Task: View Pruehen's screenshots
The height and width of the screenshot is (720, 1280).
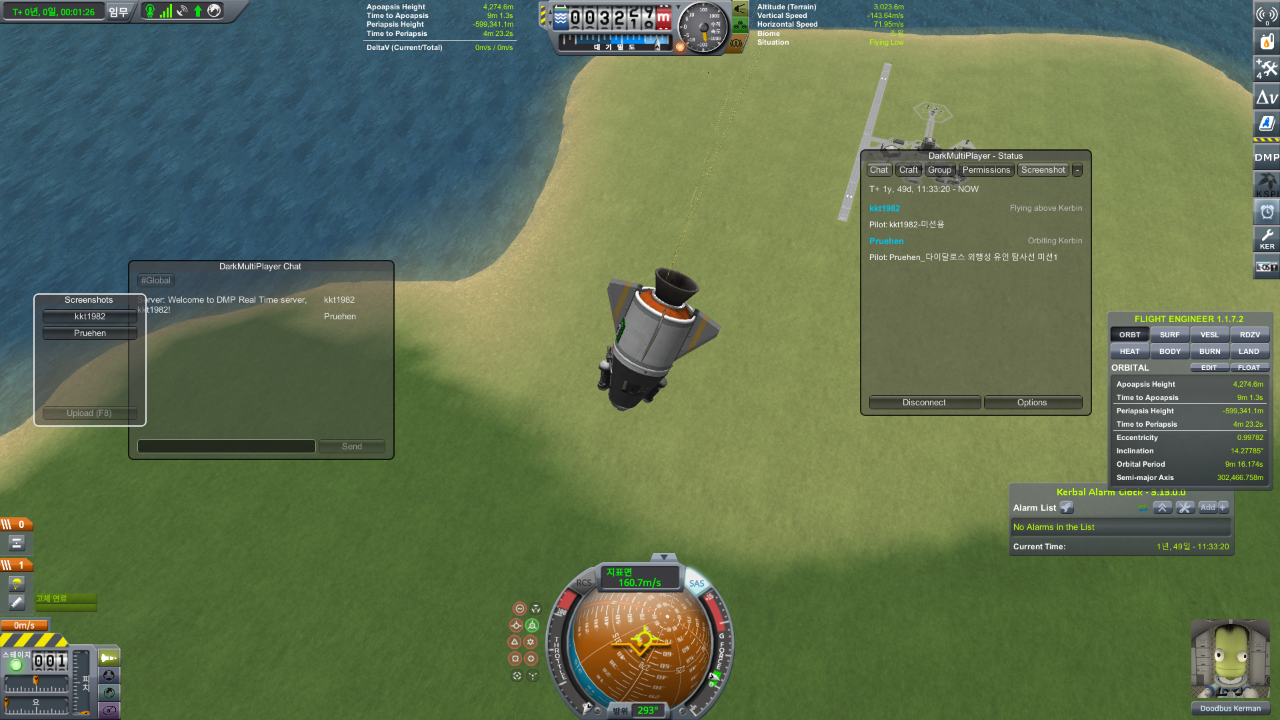Action: (90, 333)
